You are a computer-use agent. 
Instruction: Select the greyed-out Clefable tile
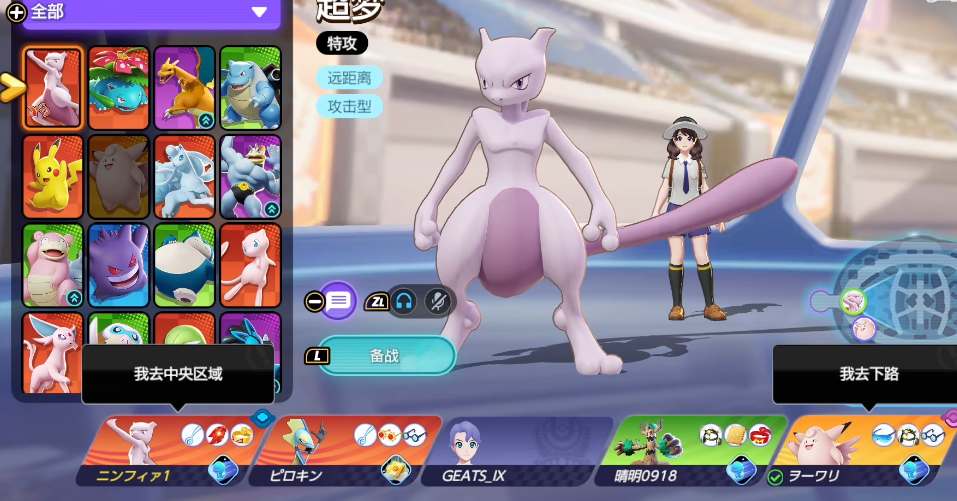[119, 176]
